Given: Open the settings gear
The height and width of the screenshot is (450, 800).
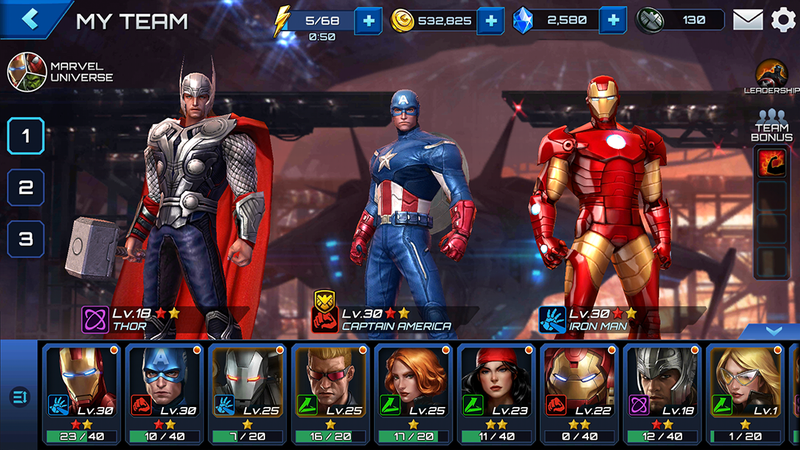Looking at the screenshot, I should pyautogui.click(x=783, y=20).
